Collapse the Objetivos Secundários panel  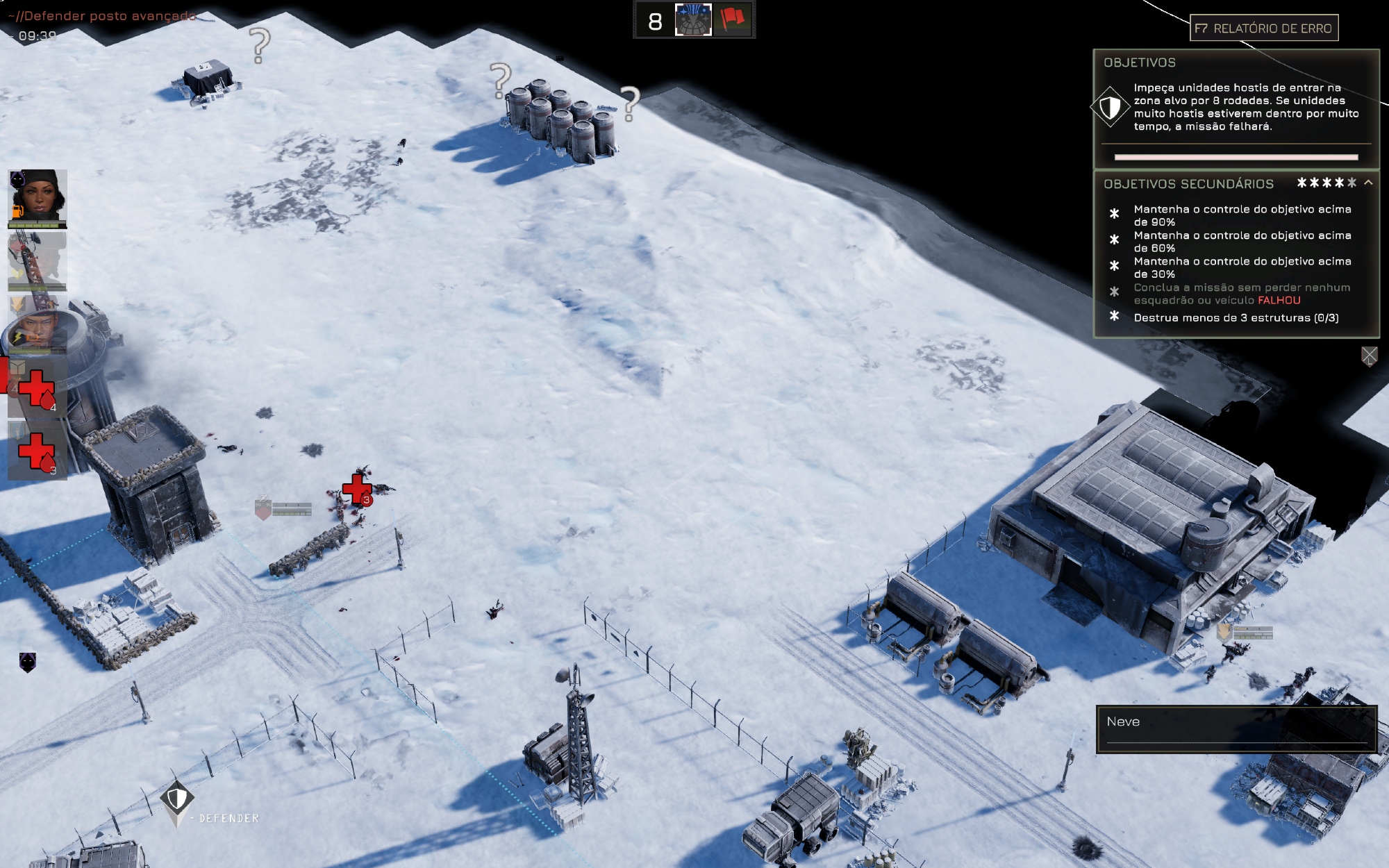[1368, 183]
